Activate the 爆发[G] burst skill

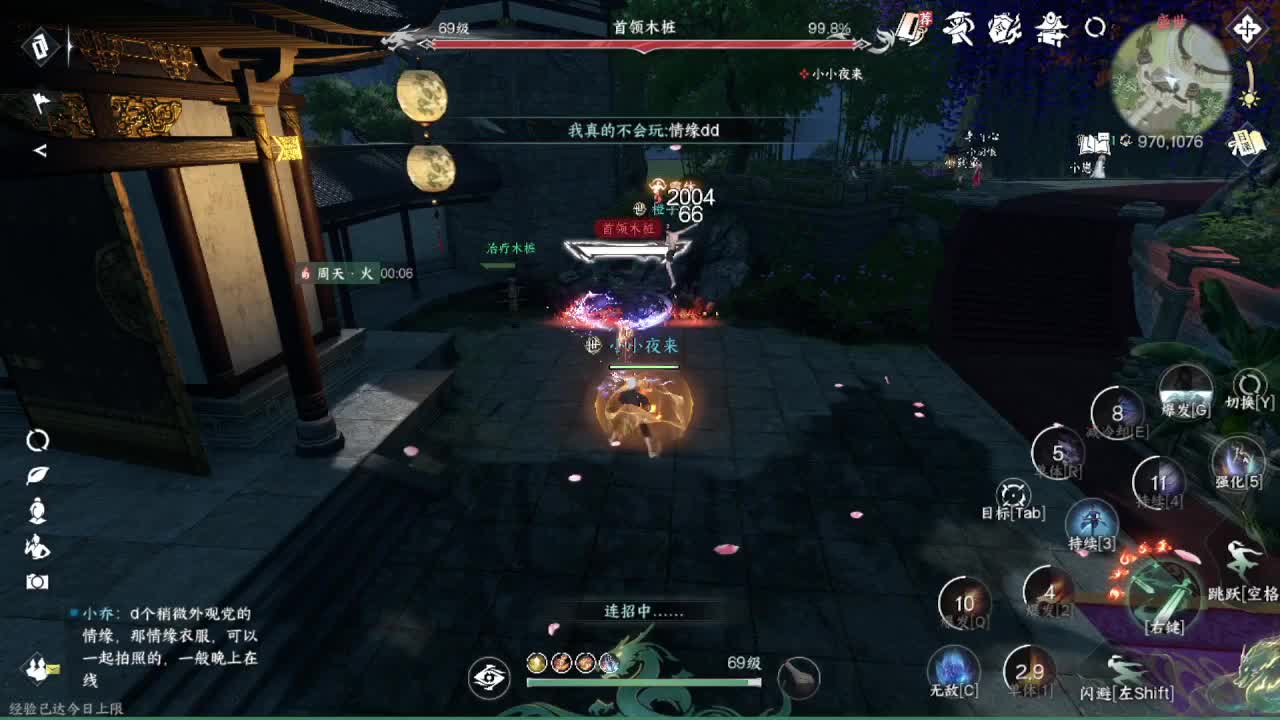tap(1185, 392)
